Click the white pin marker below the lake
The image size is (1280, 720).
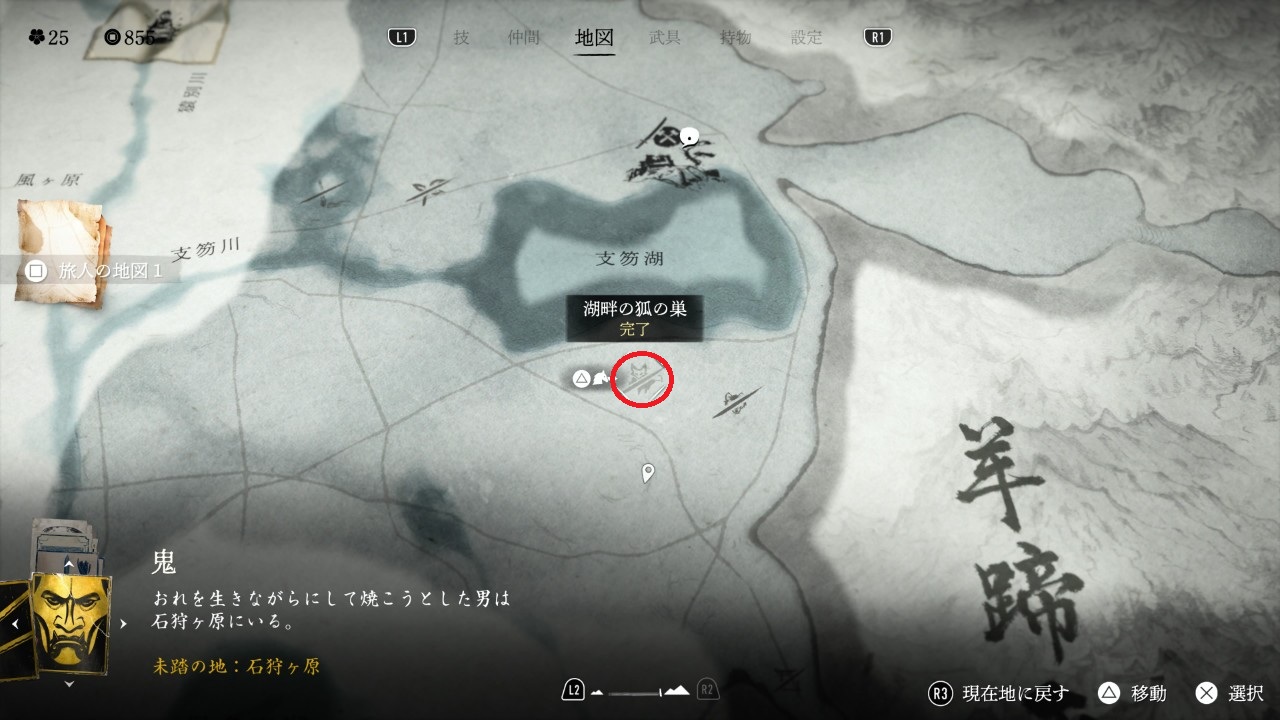(x=648, y=472)
